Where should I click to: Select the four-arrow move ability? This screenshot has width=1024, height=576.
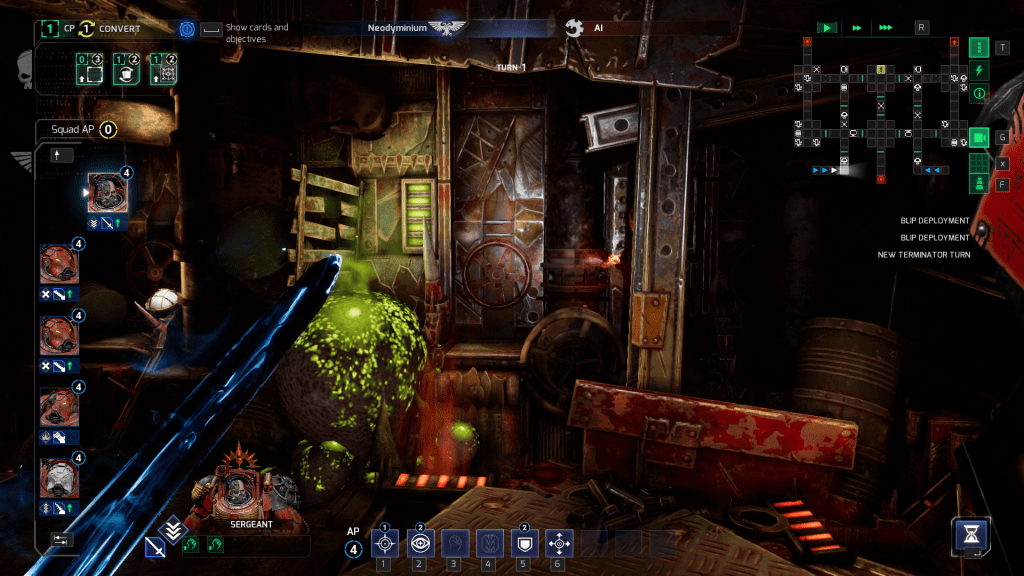557,543
